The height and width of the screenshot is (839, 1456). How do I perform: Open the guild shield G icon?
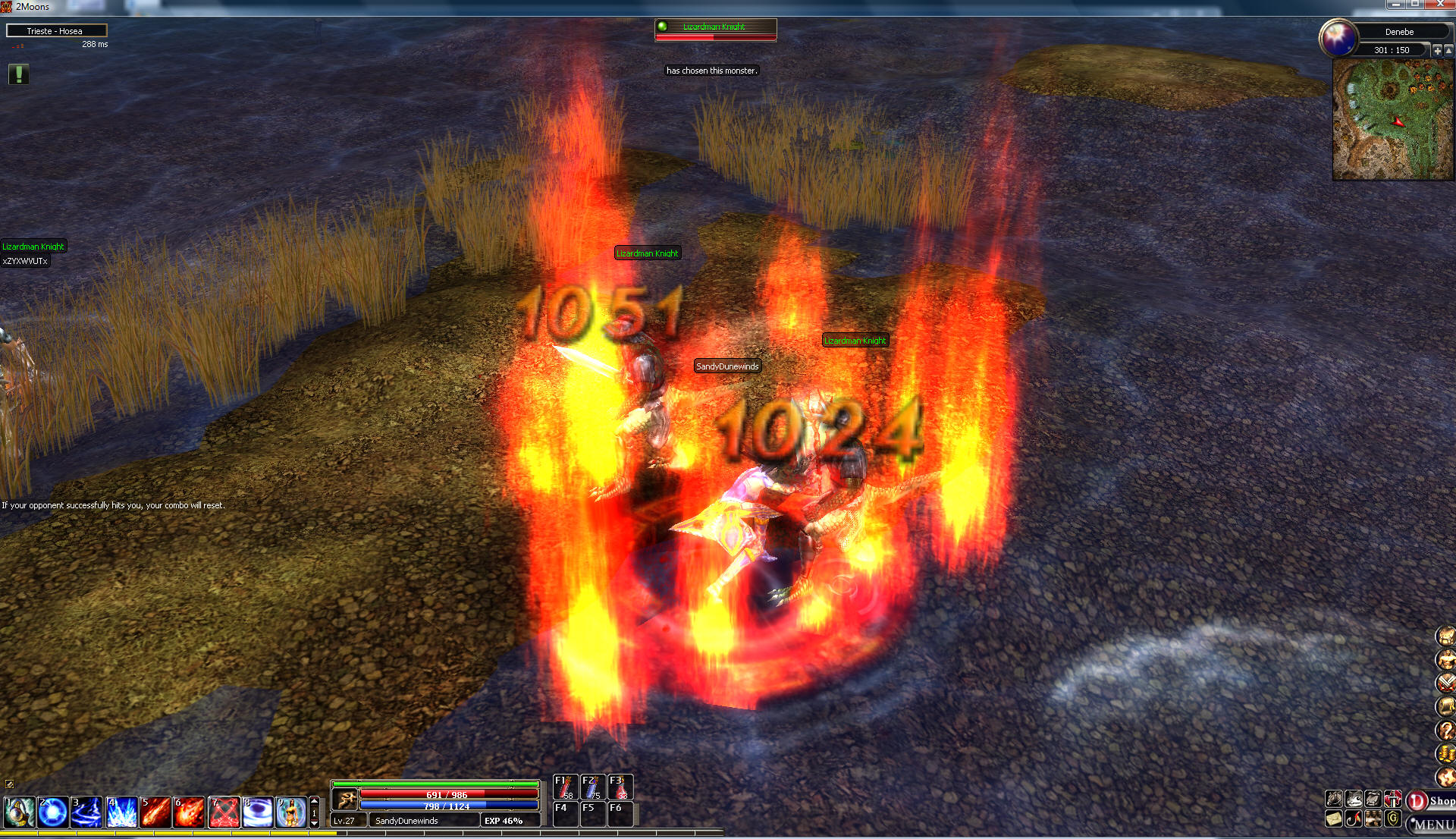1393,819
